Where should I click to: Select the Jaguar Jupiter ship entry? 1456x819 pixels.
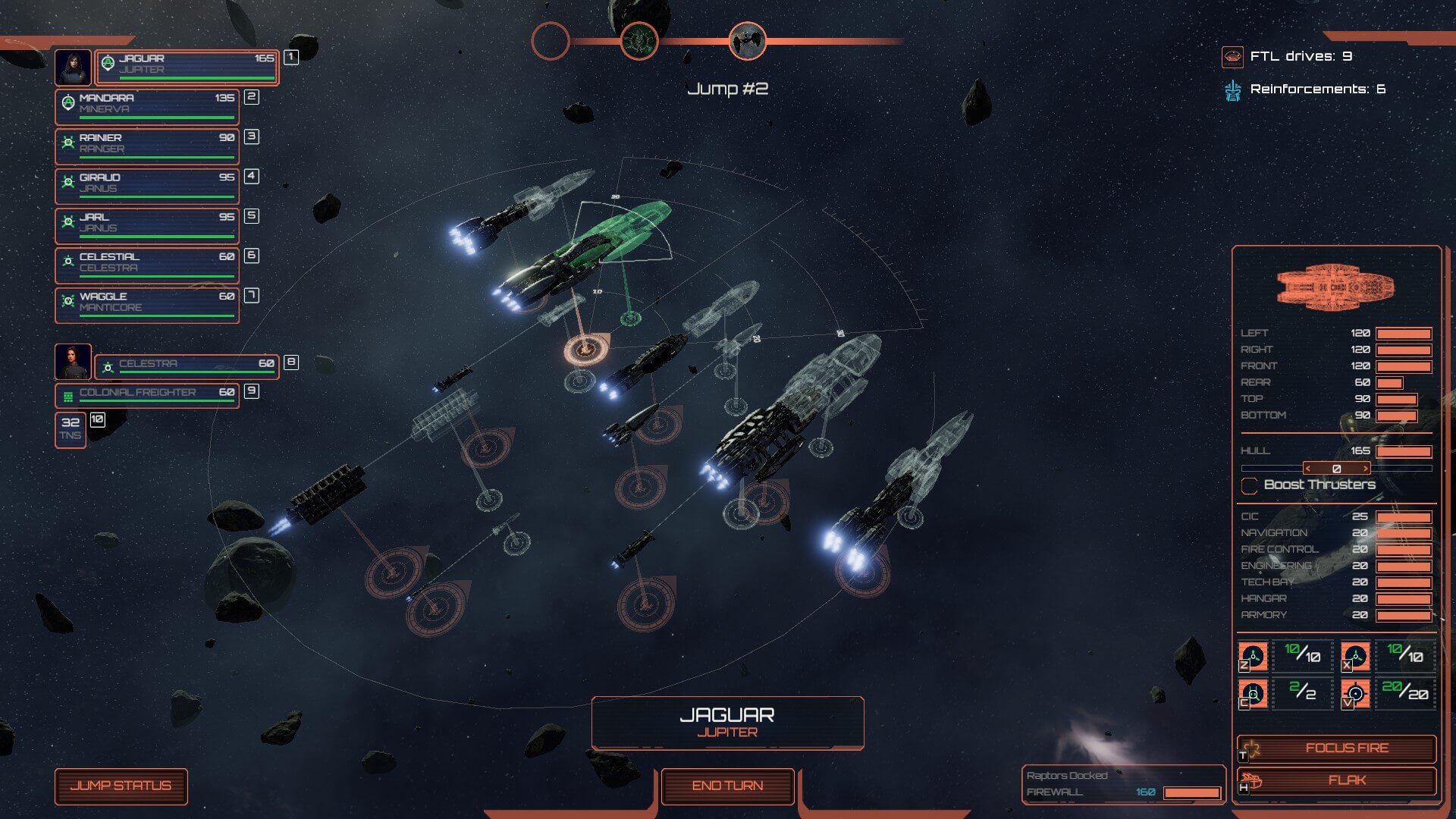(187, 67)
